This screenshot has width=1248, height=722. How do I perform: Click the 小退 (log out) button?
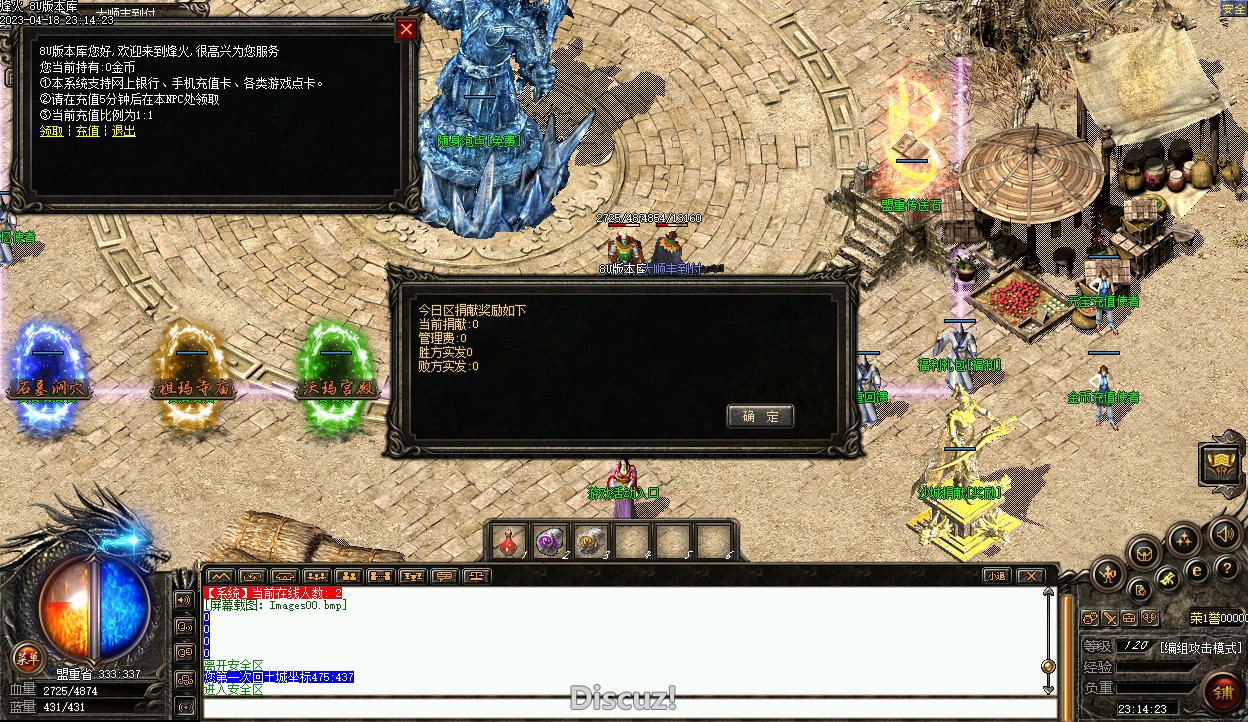[995, 576]
